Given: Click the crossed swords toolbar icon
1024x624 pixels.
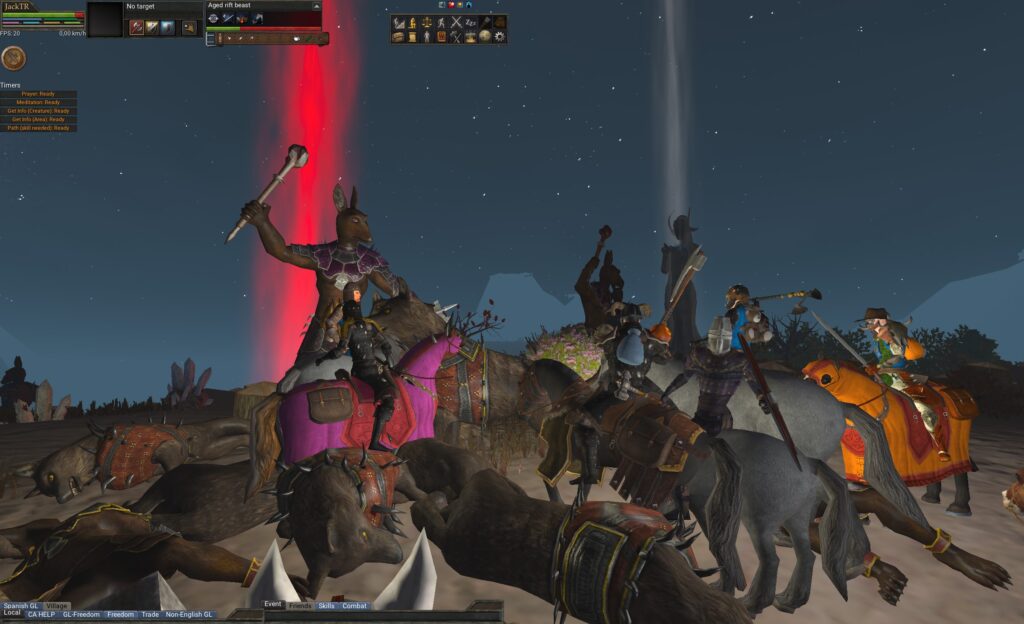Looking at the screenshot, I should (456, 22).
